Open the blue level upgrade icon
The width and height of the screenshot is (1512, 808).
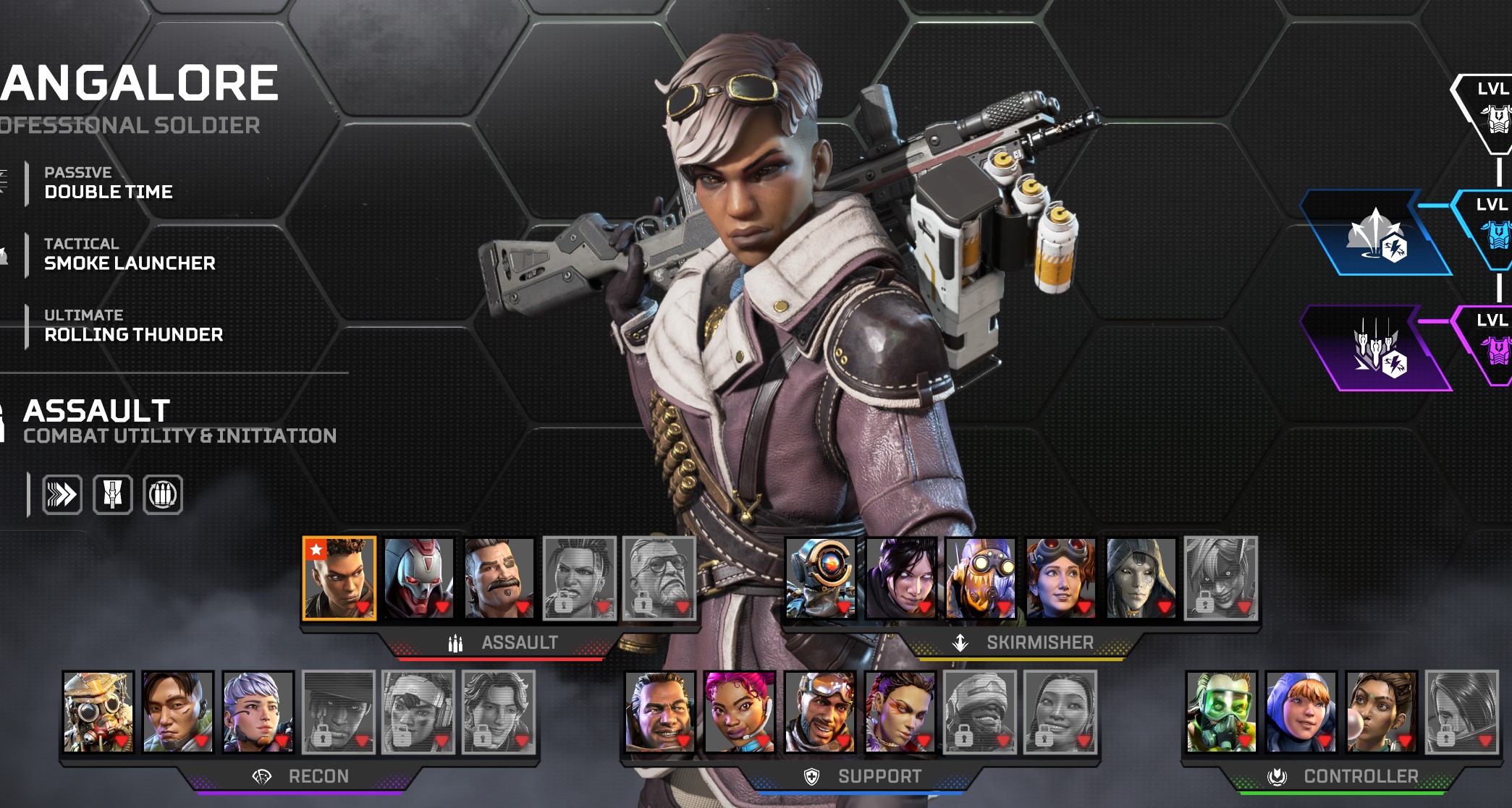point(1376,234)
